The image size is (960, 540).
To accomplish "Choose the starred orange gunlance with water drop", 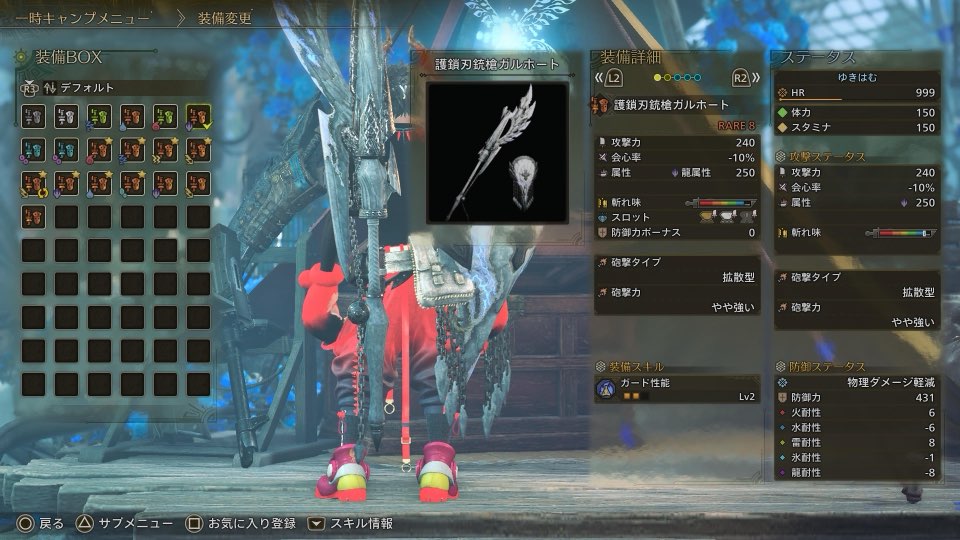I will pyautogui.click(x=99, y=183).
